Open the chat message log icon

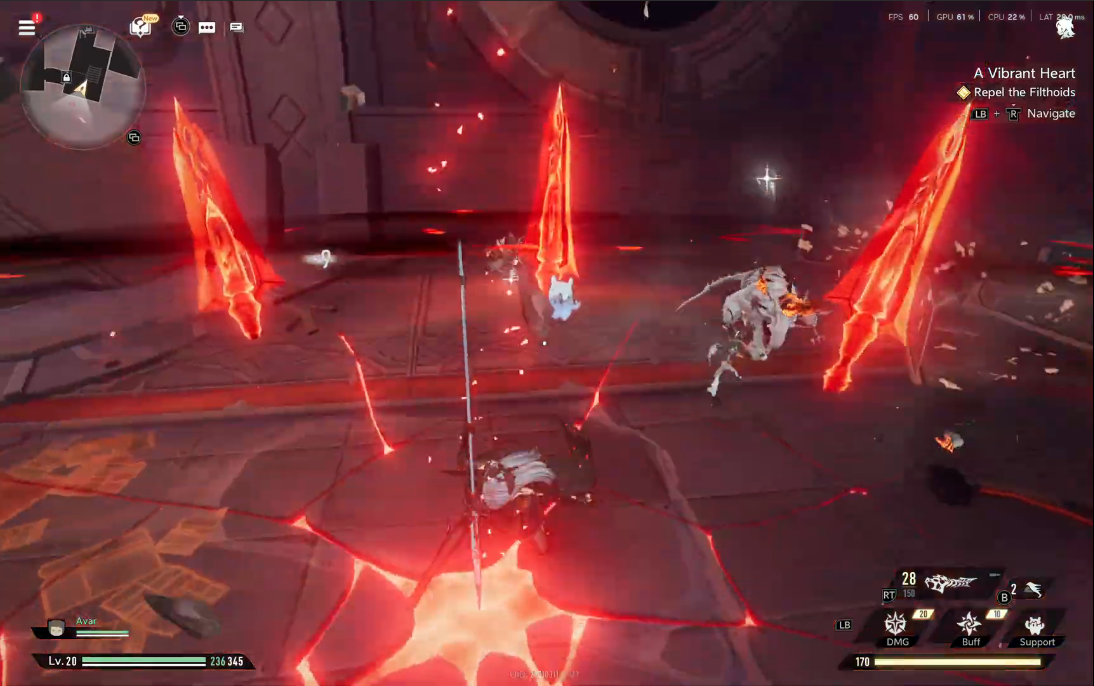point(236,27)
